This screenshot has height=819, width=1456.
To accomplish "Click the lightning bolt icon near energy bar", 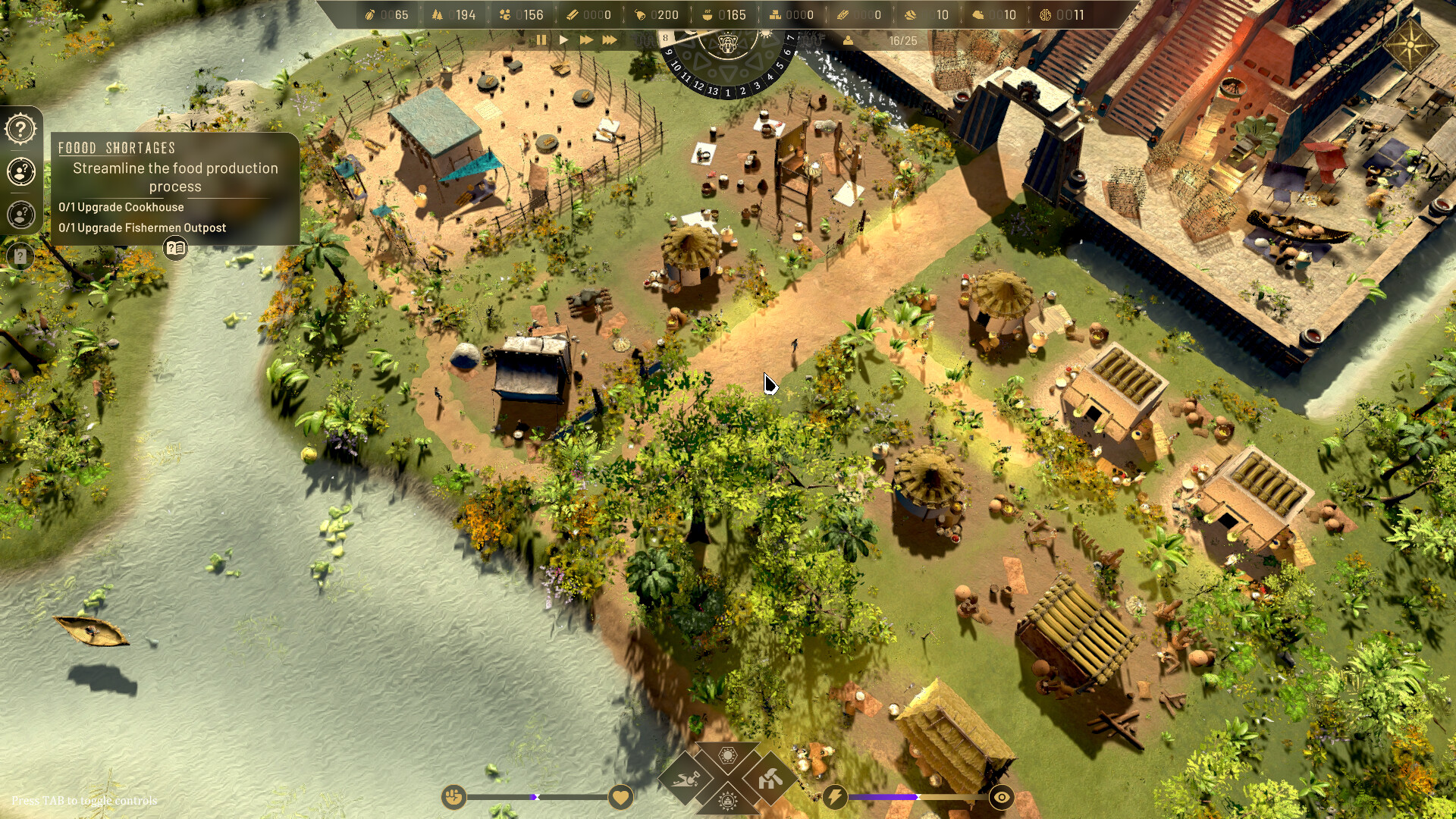I will click(x=834, y=796).
